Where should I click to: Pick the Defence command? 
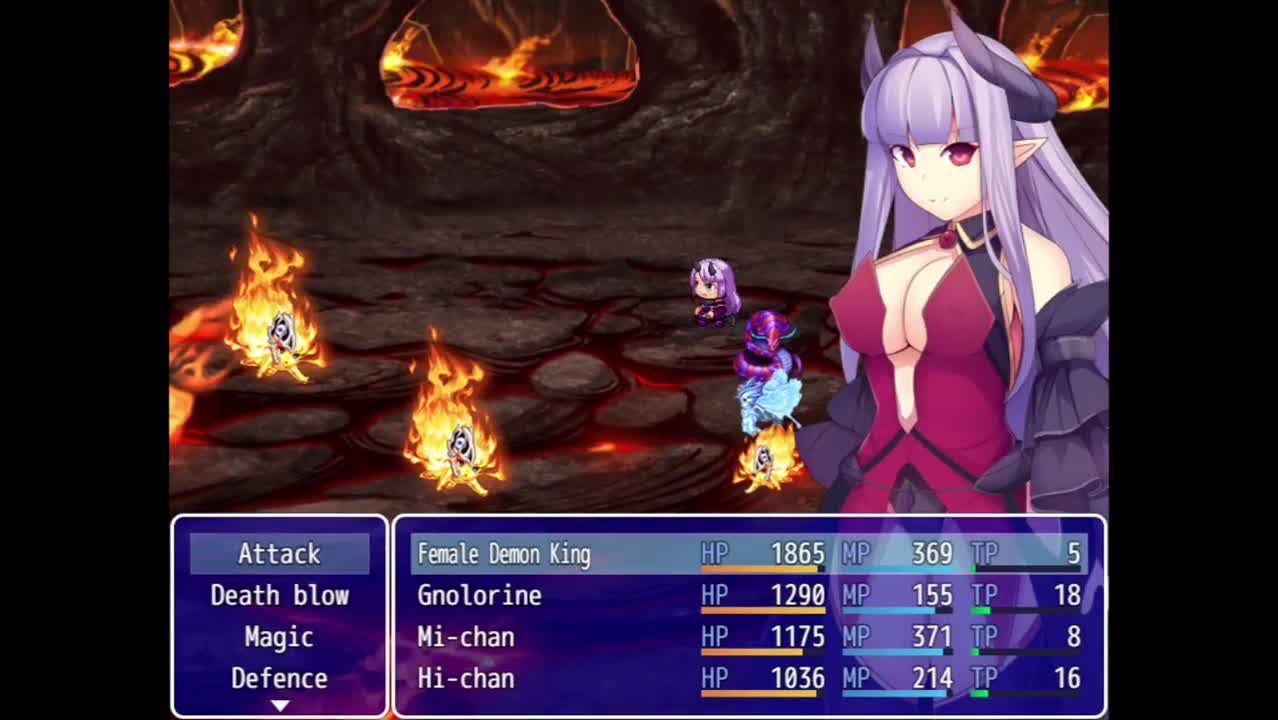(x=279, y=679)
